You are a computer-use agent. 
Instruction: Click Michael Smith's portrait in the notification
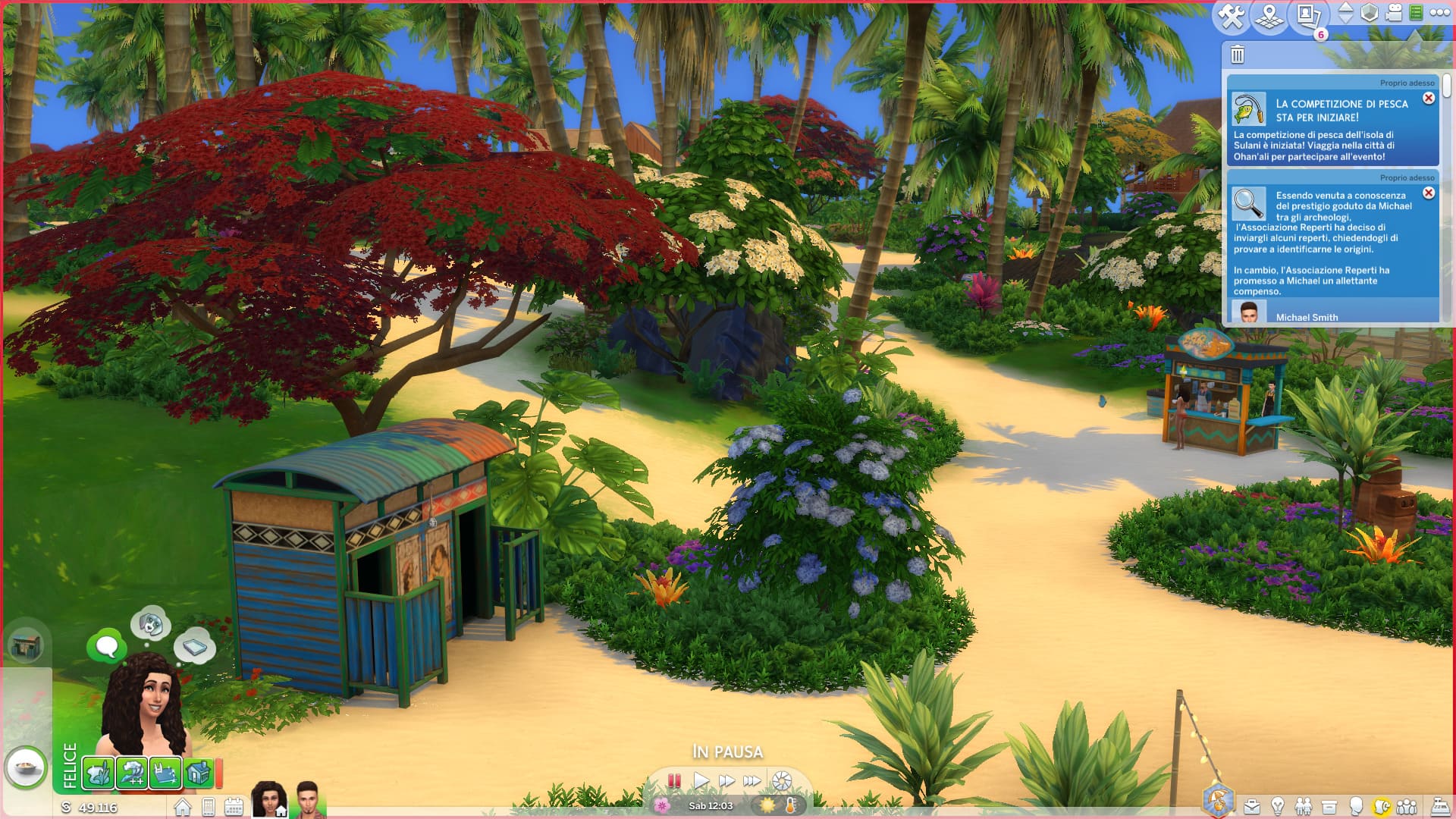tap(1250, 311)
